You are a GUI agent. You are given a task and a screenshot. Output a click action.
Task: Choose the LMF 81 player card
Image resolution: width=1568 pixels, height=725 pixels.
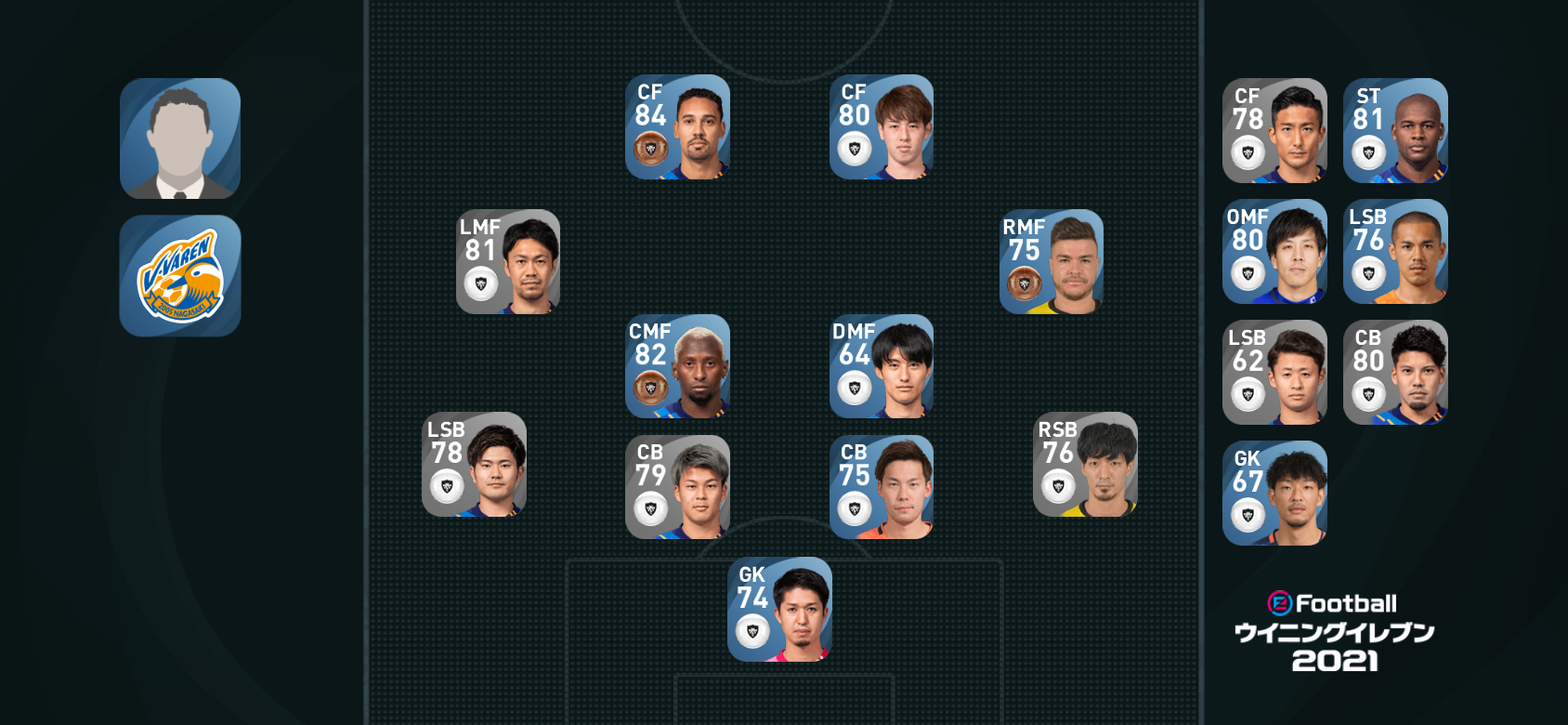tap(508, 261)
